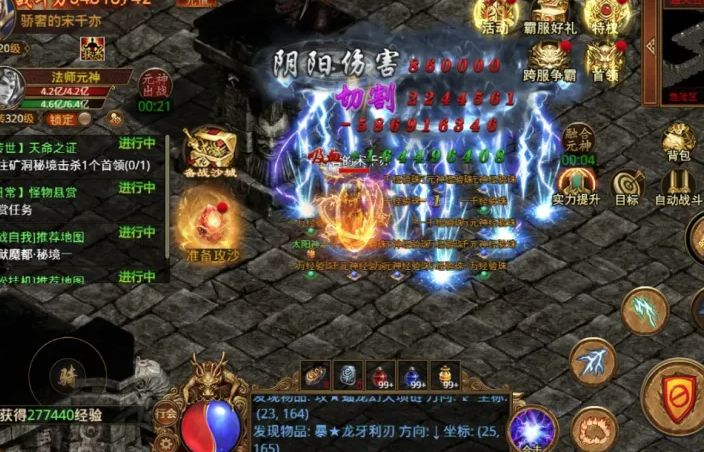Screen dimensions: 704x452
Task: Use the blue potion in the hotbar
Action: point(413,374)
